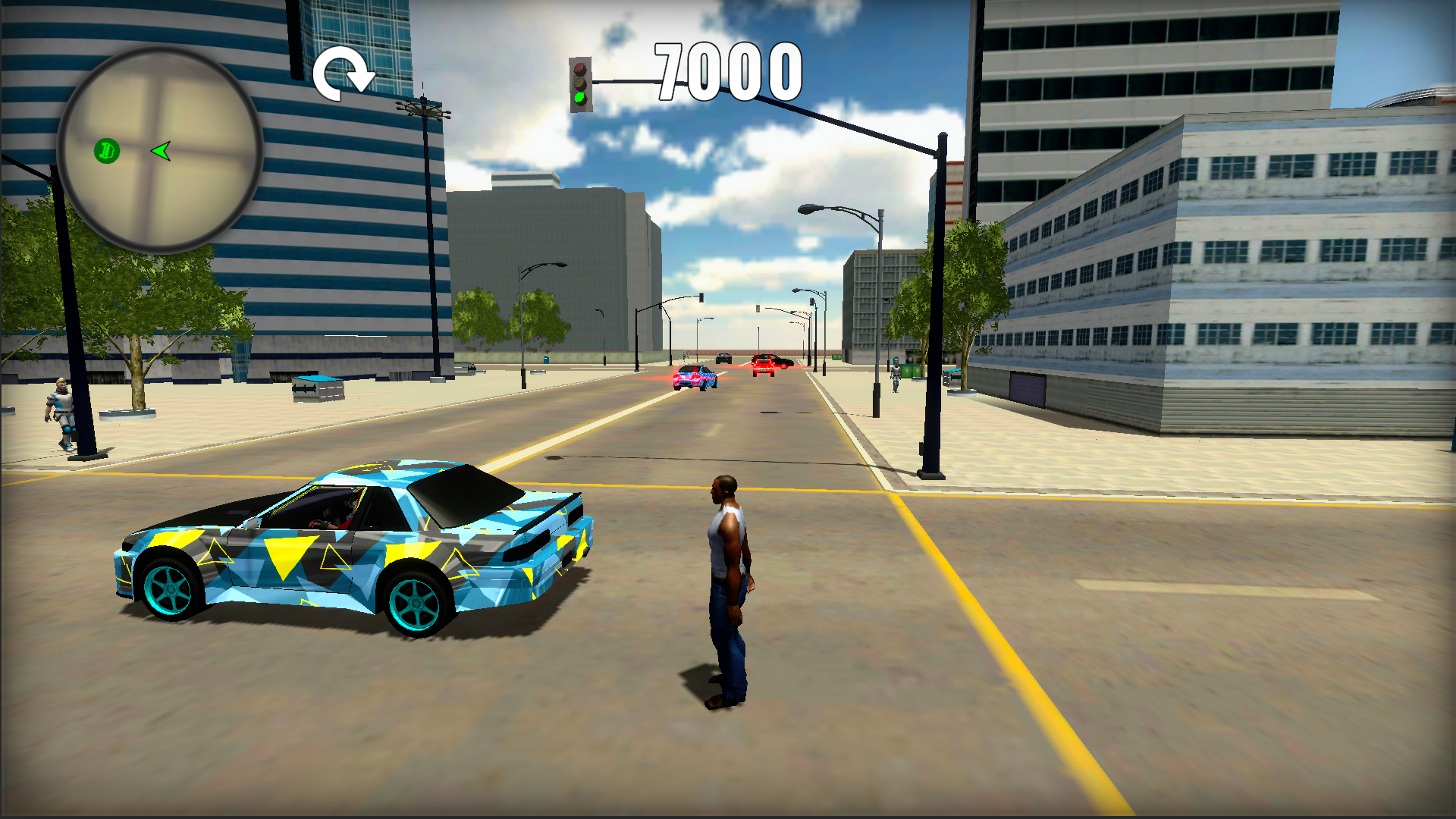The height and width of the screenshot is (819, 1456).
Task: Click the traffic light hanging over the road
Action: pos(580,83)
